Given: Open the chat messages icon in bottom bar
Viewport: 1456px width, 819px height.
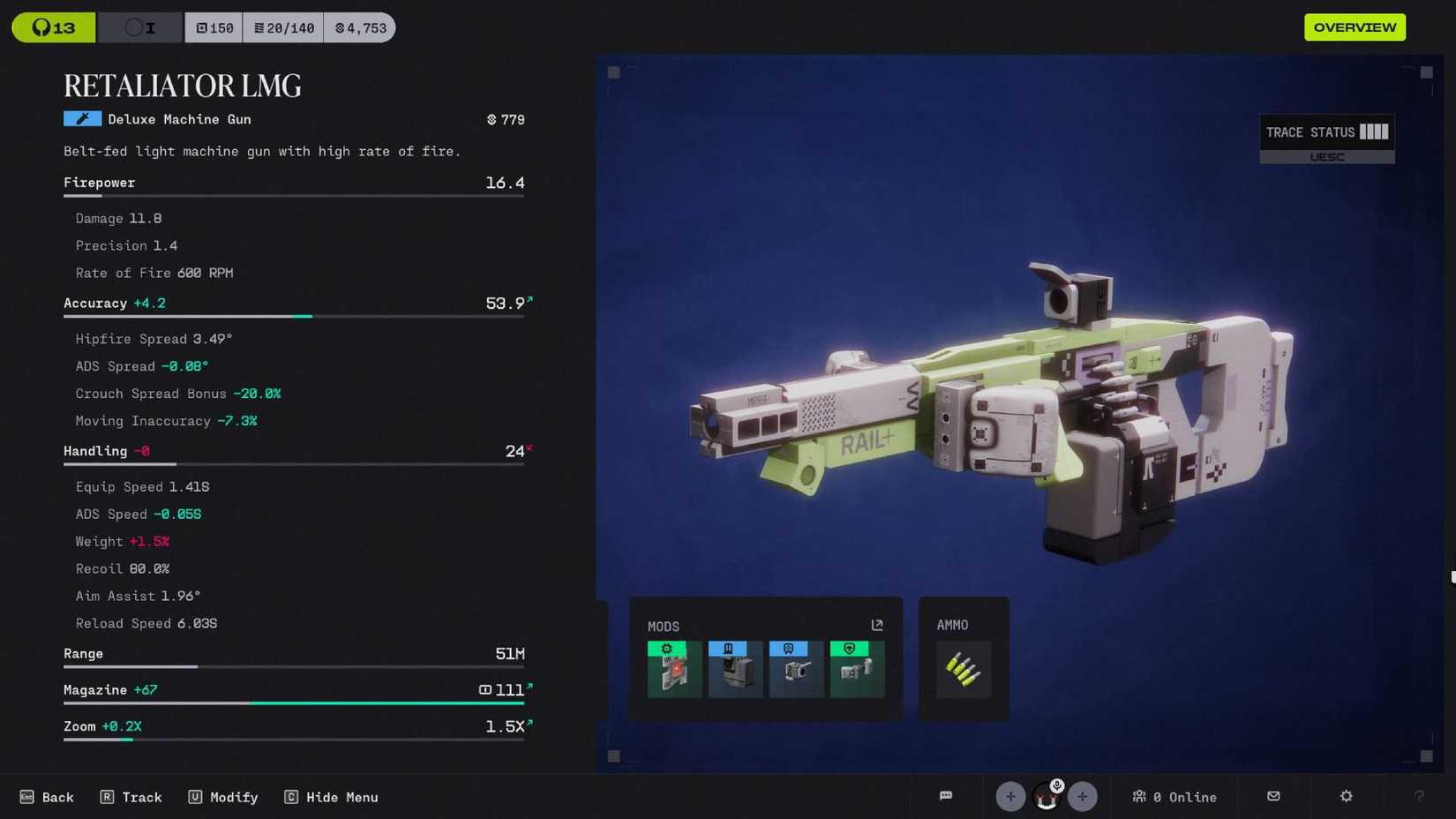Looking at the screenshot, I should point(946,797).
